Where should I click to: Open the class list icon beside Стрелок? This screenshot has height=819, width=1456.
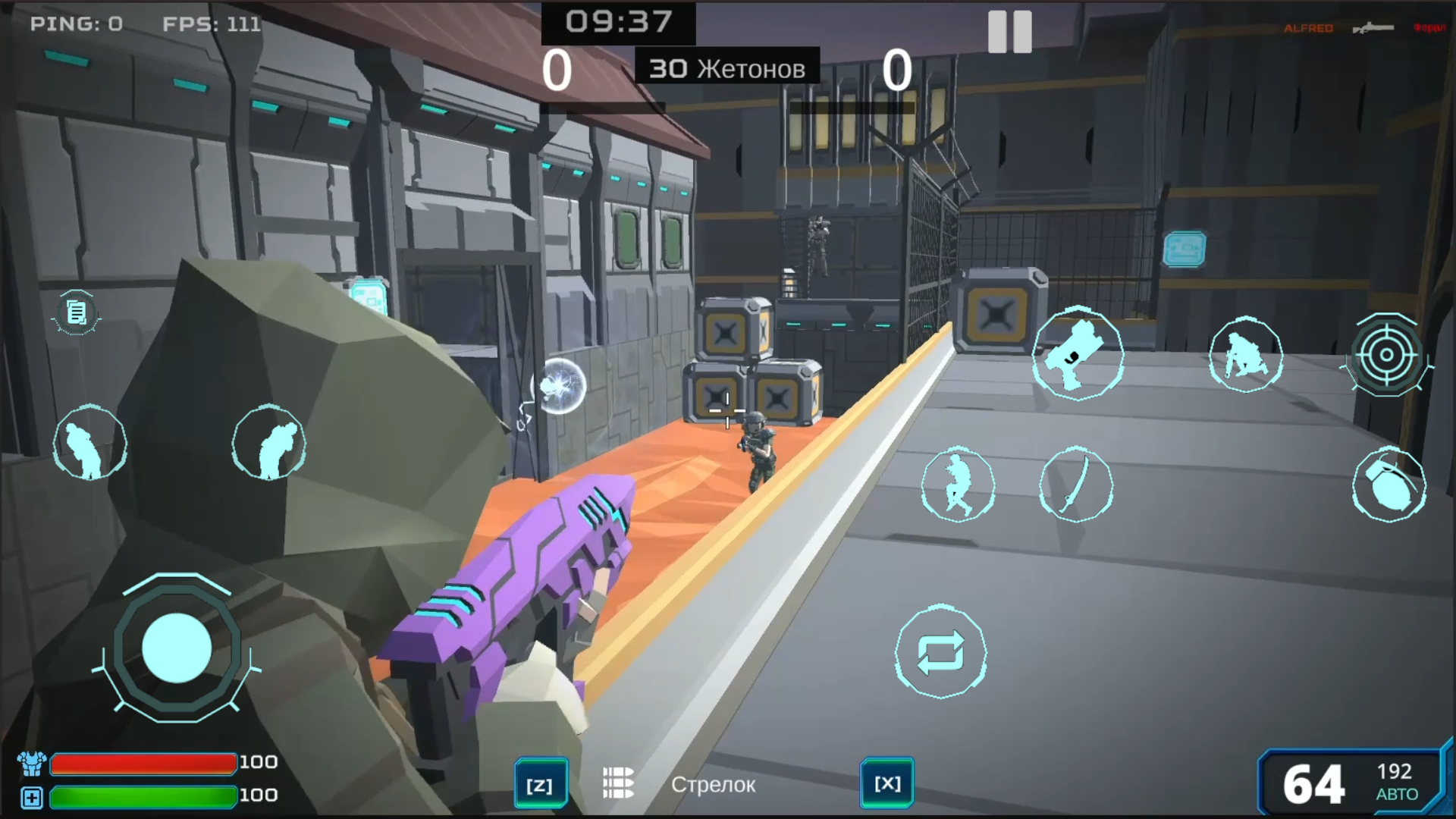(618, 784)
